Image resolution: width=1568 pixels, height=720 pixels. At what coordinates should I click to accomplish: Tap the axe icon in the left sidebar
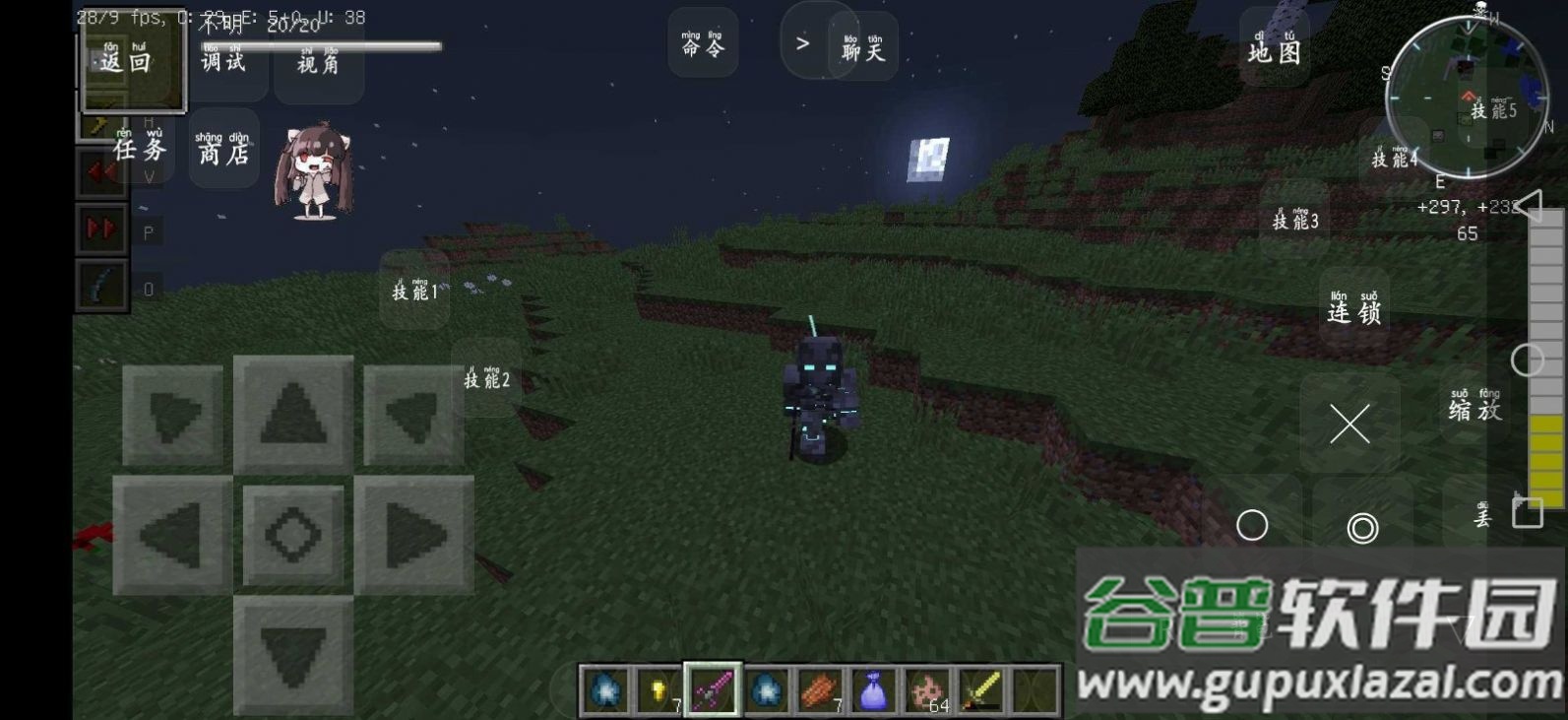98,125
